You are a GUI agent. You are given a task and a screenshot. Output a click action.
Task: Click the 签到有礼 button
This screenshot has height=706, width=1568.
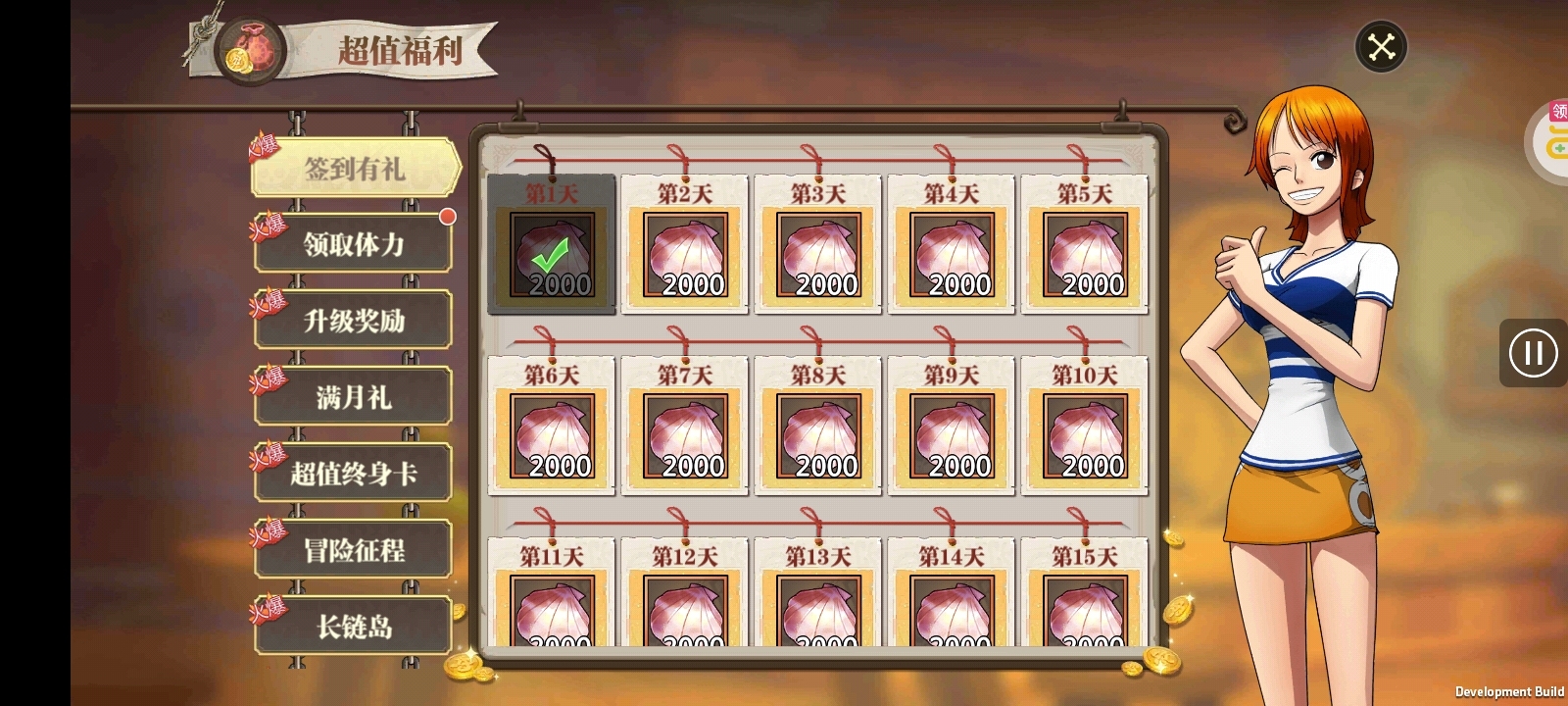(353, 166)
